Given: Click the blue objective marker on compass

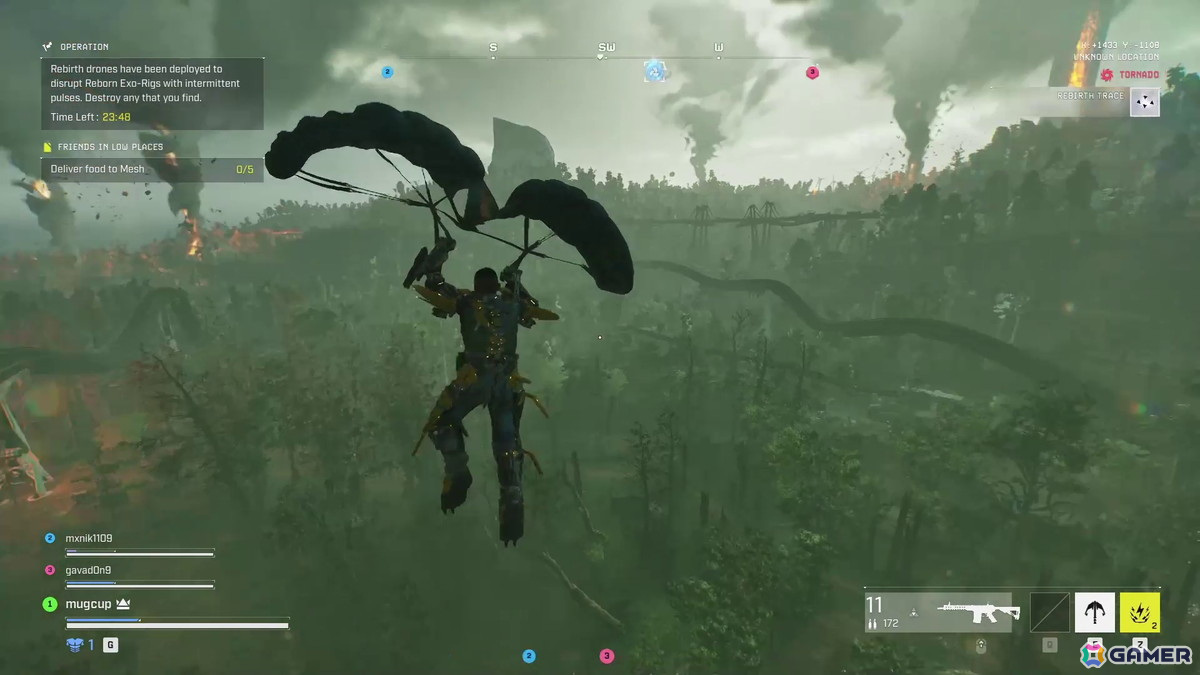Looking at the screenshot, I should tap(655, 71).
